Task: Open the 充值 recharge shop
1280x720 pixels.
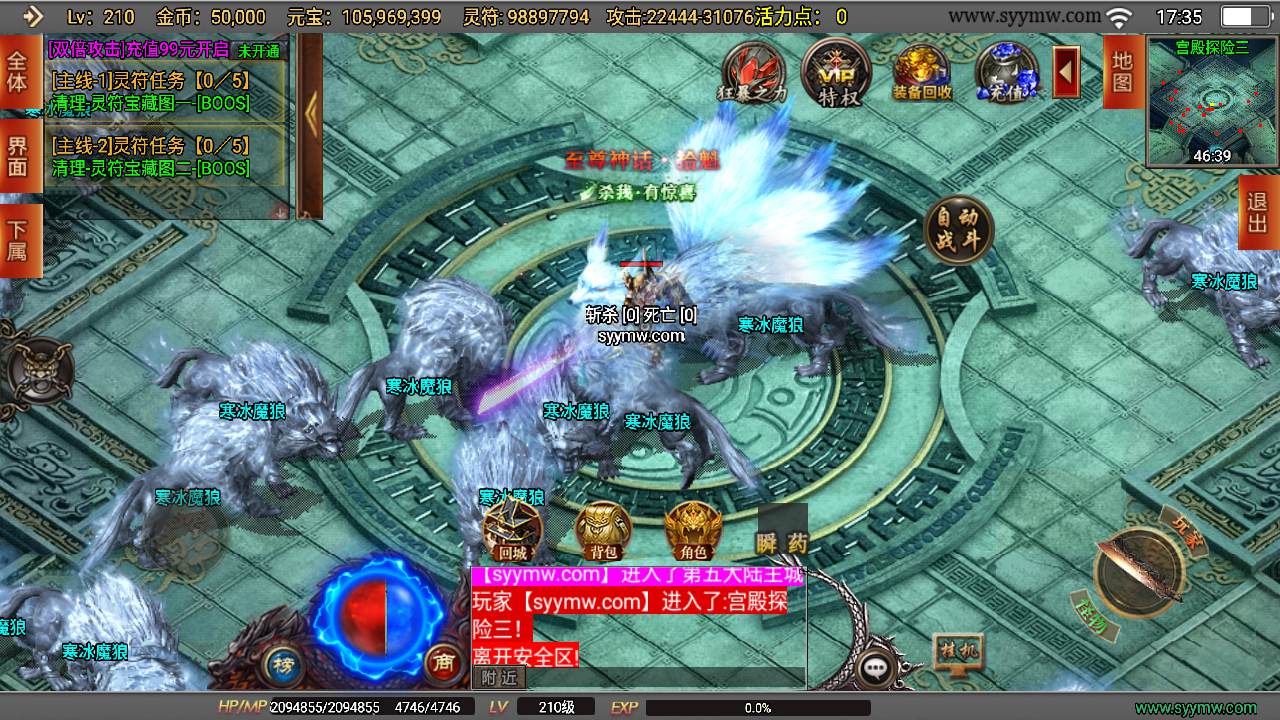Action: click(x=1006, y=72)
